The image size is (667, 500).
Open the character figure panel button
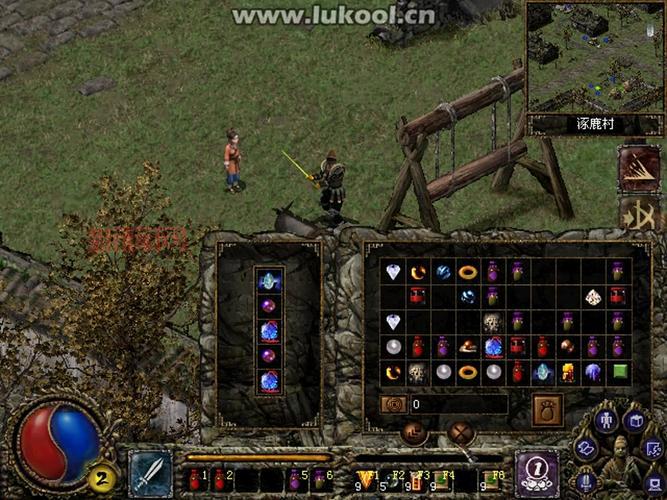tap(608, 419)
